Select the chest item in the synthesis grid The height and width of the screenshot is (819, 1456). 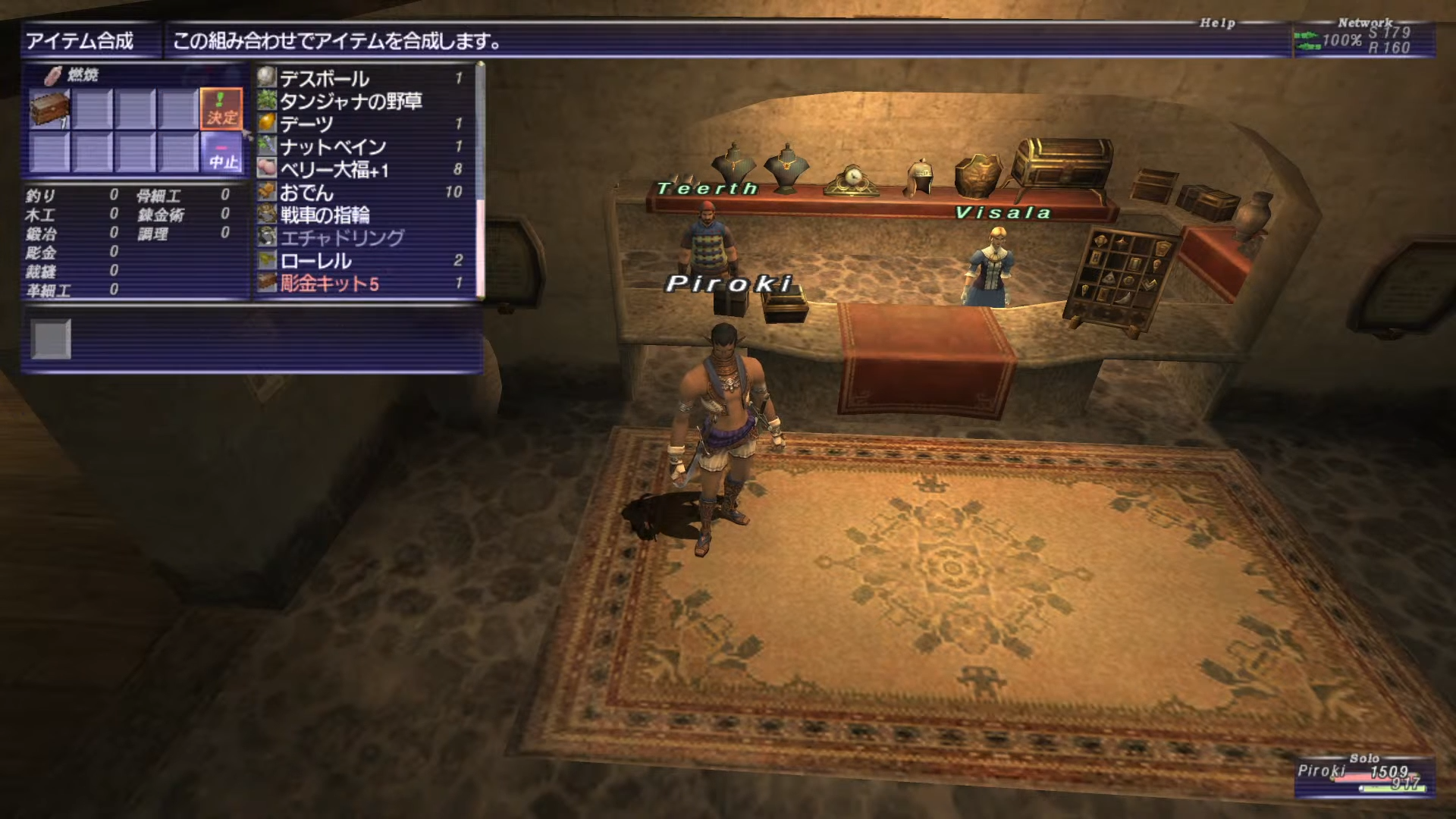pos(50,108)
